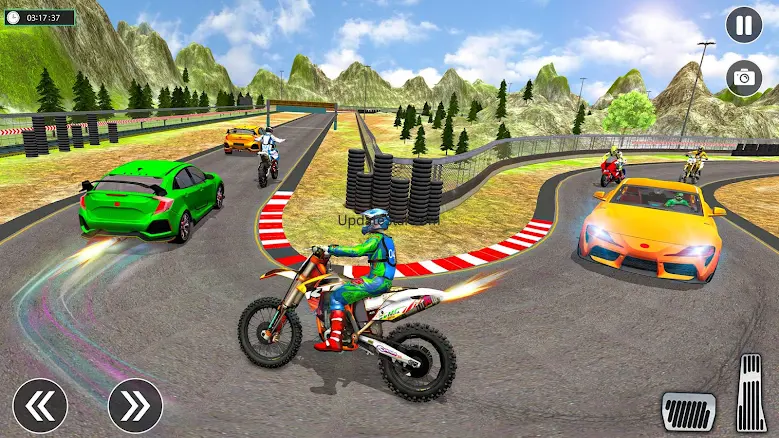Steer right with the double-chevron right button

pyautogui.click(x=135, y=405)
